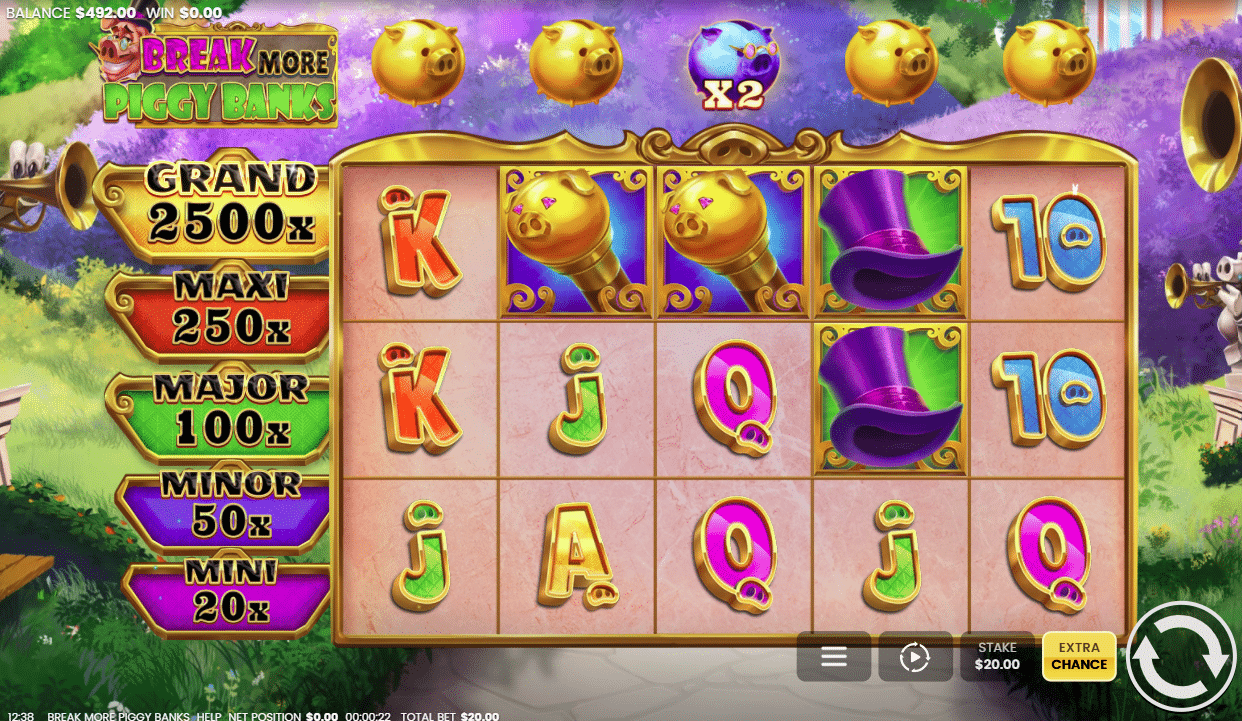Open the Help link in bottom bar

coord(209,716)
